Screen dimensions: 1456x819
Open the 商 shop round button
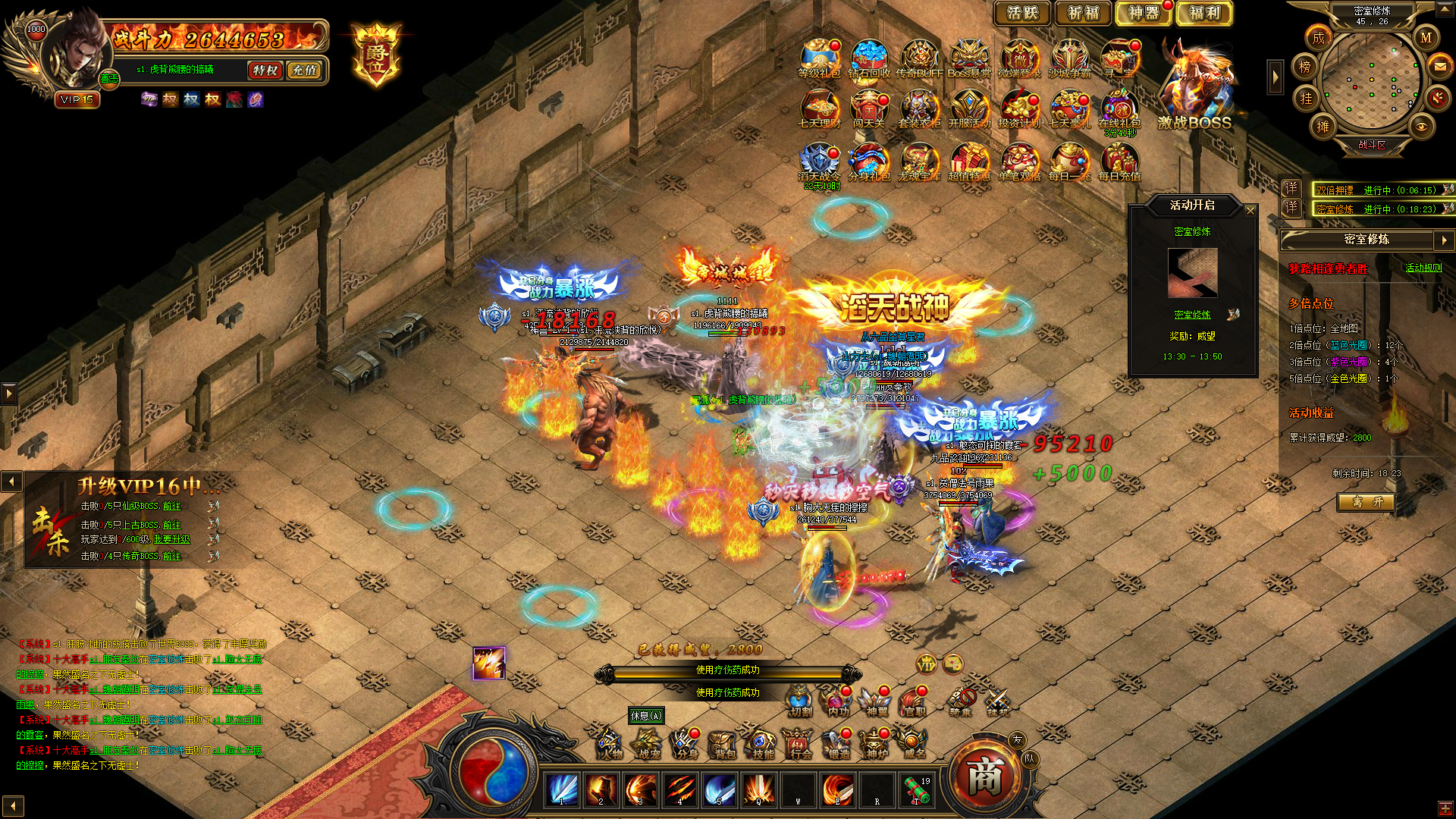[984, 777]
